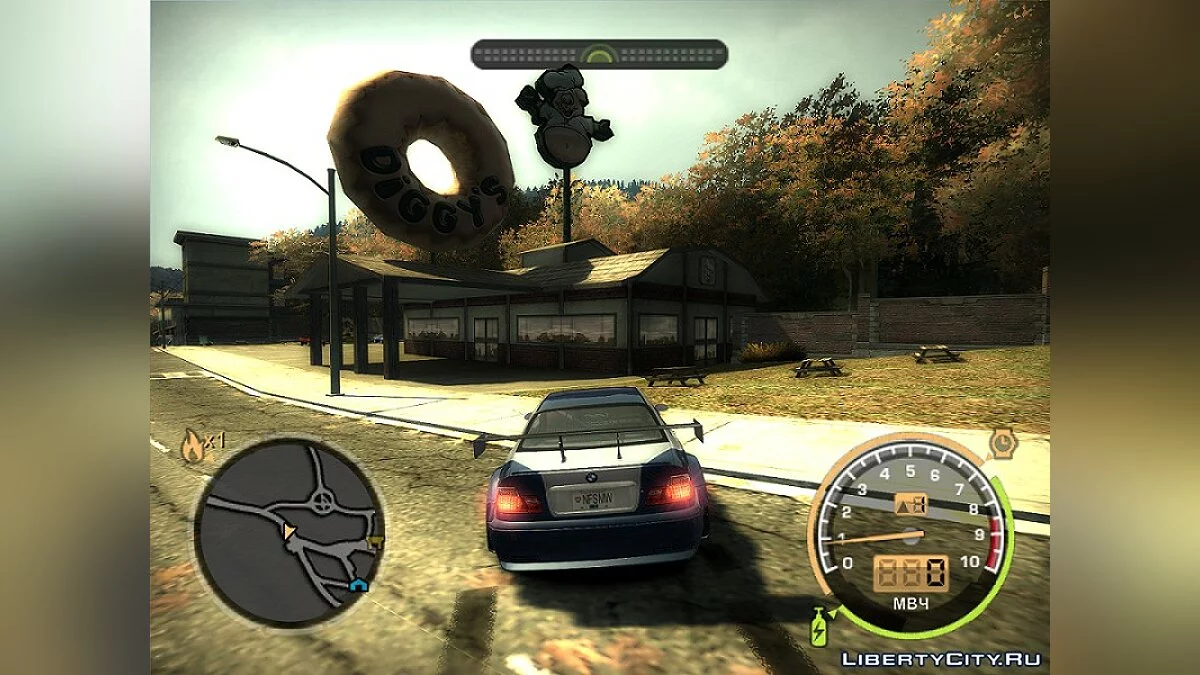
Task: Click the yellow shop marker on minimap
Action: pos(376,543)
